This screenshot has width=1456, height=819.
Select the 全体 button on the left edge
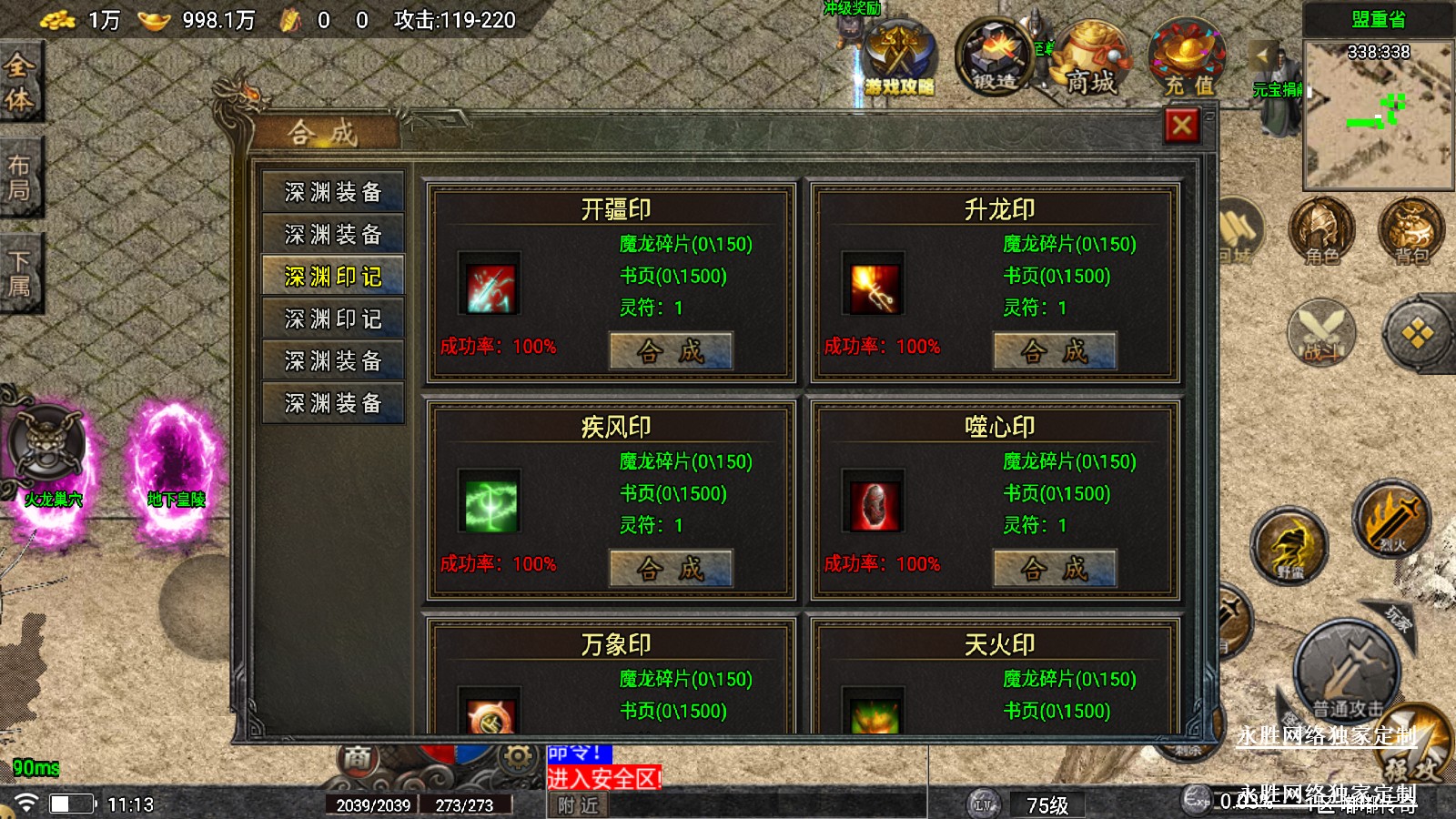20,82
